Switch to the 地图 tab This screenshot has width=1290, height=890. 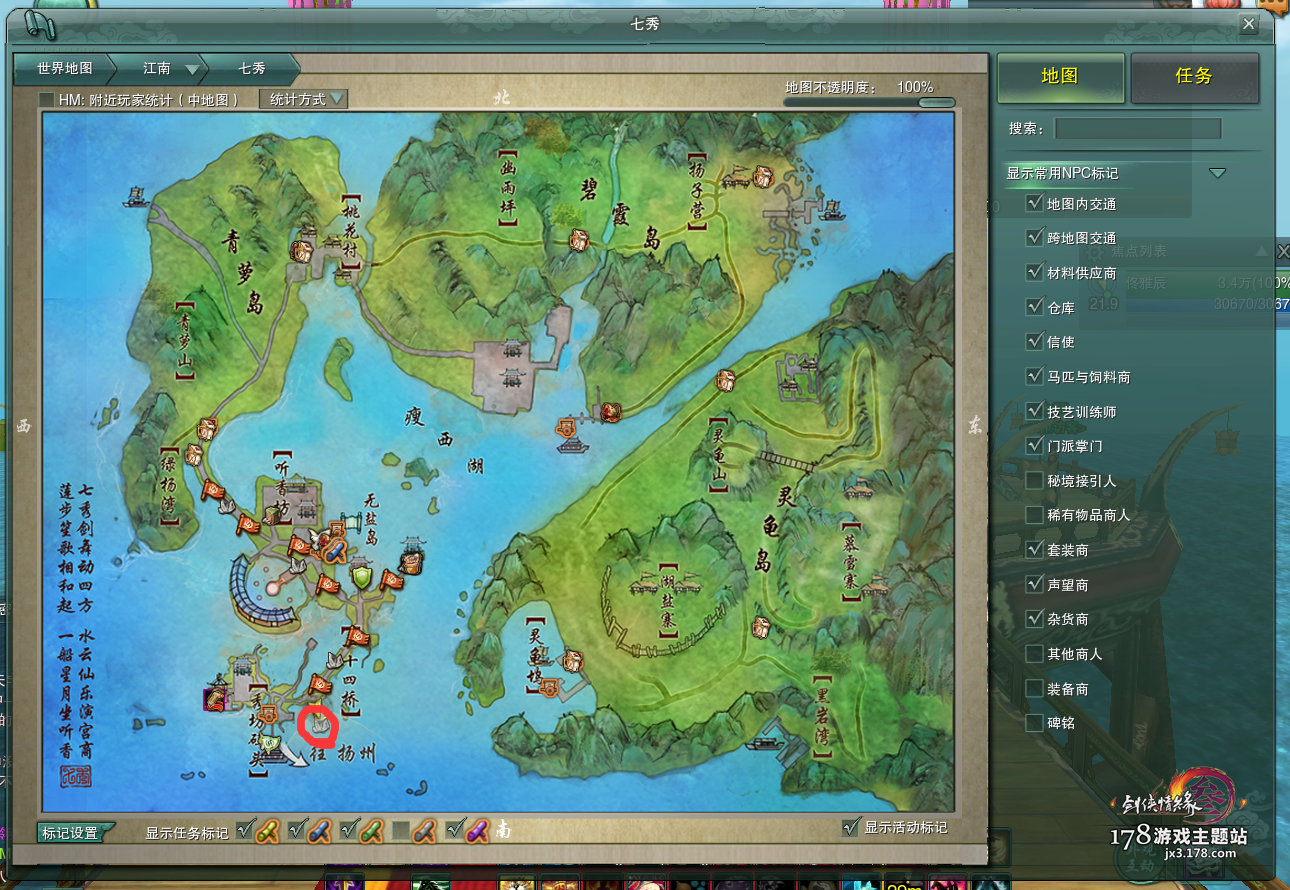tap(1060, 77)
